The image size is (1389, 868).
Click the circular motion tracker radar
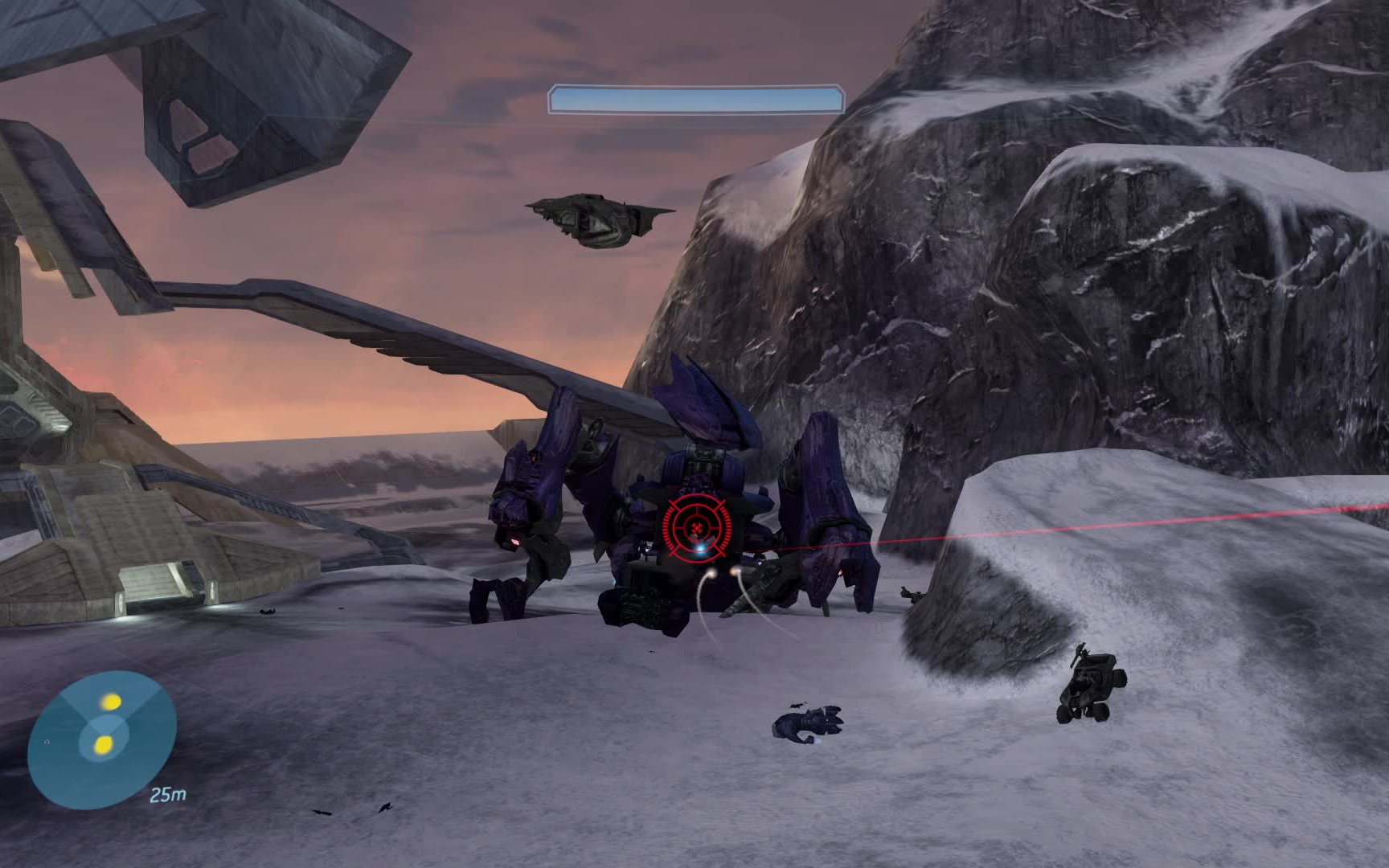(x=102, y=739)
